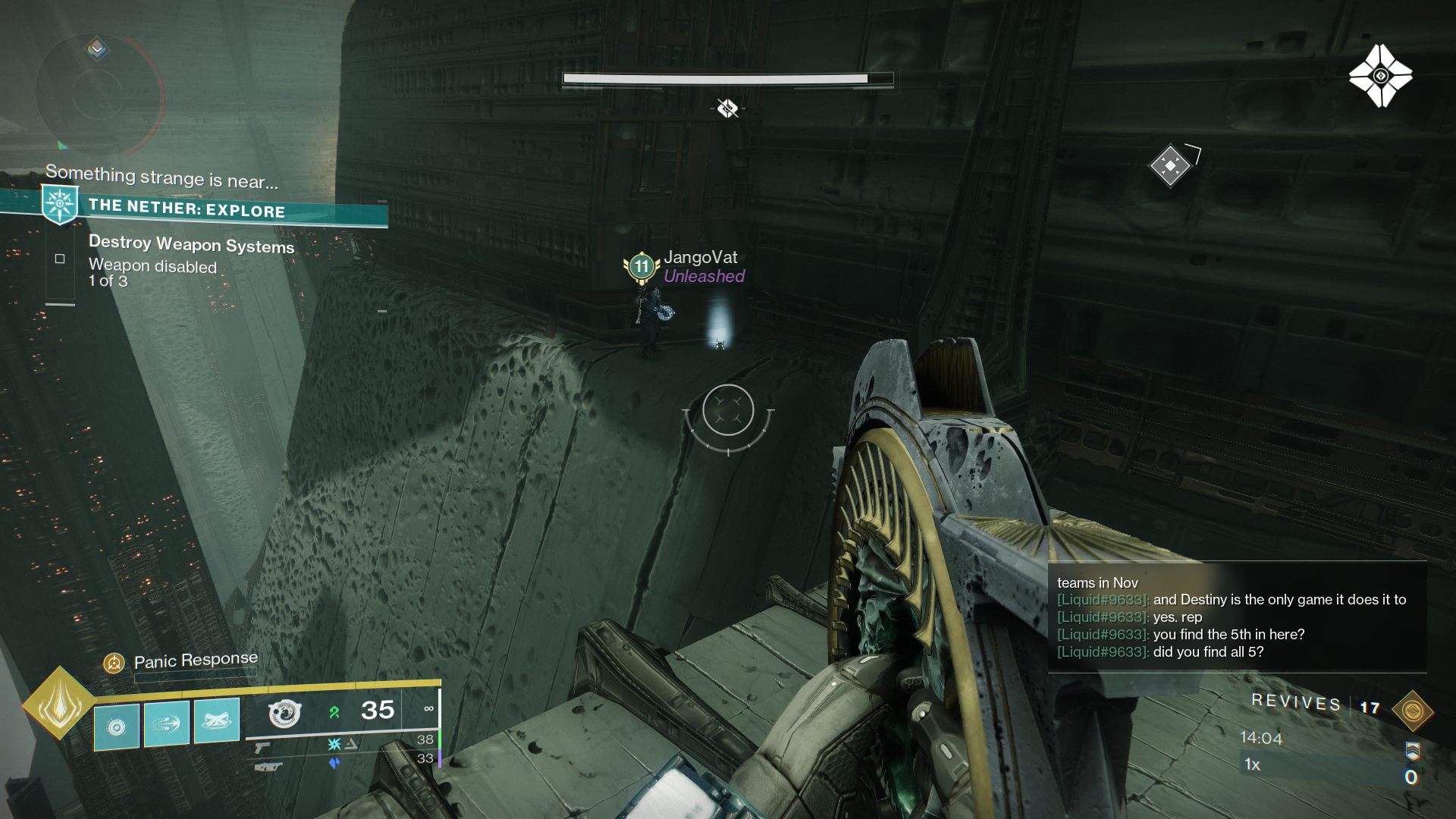Screen dimensions: 1456x819
Task: Toggle the waypoint marker on the right wall
Action: tap(1172, 164)
